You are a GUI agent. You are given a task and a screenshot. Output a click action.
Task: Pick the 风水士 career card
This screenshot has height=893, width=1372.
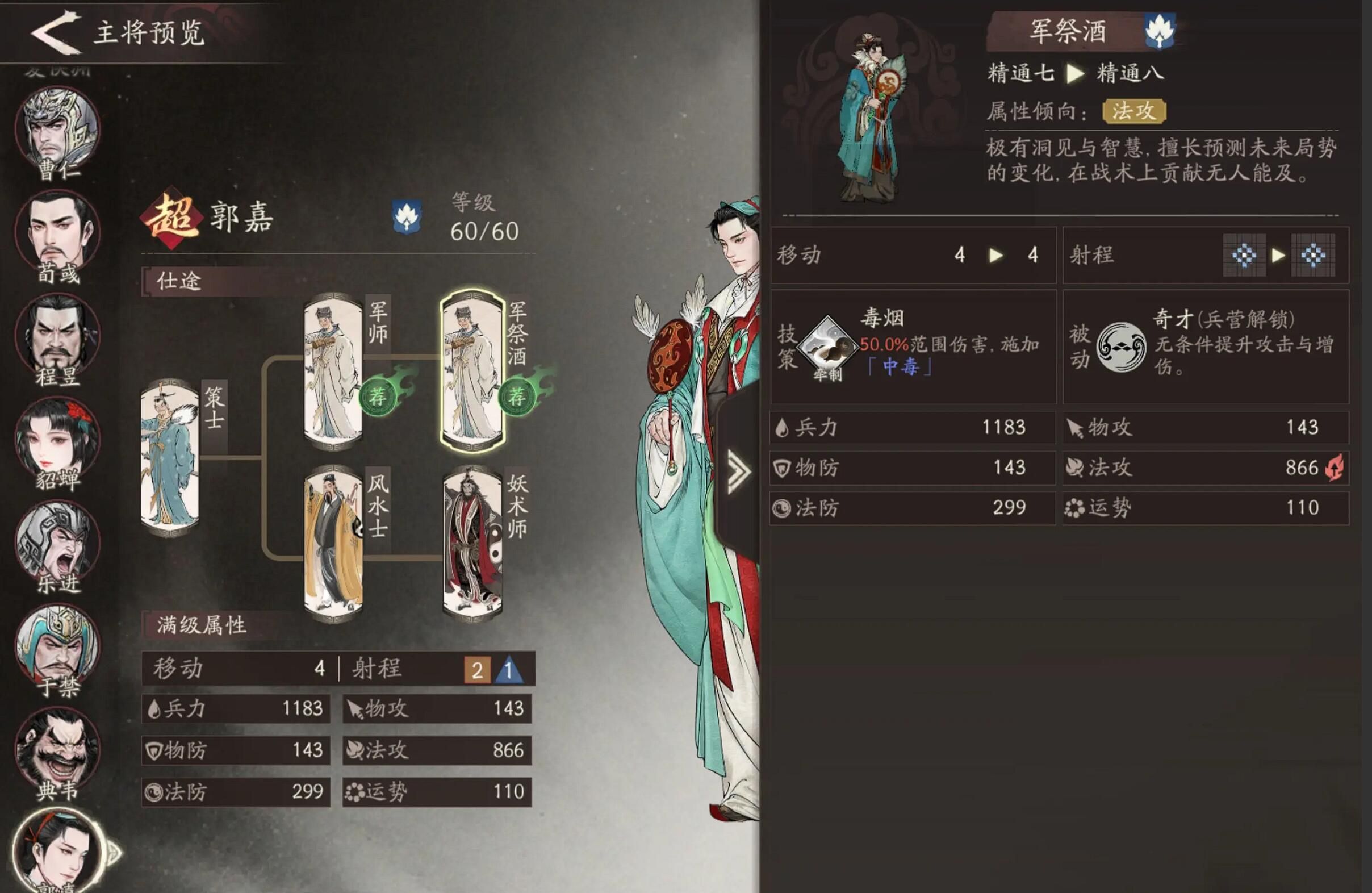pyautogui.click(x=333, y=543)
